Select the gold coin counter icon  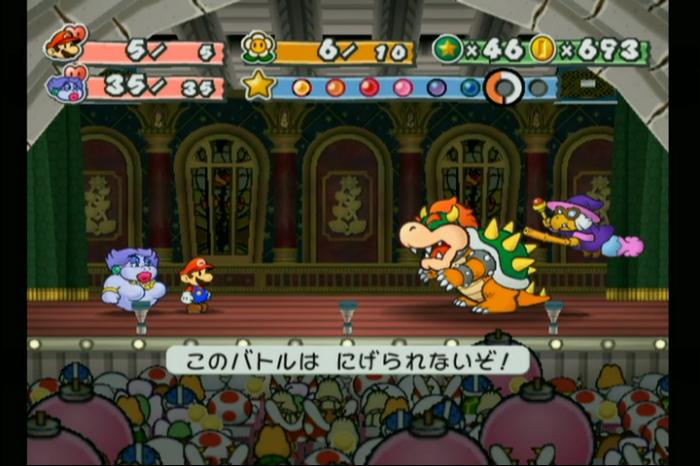click(x=543, y=48)
